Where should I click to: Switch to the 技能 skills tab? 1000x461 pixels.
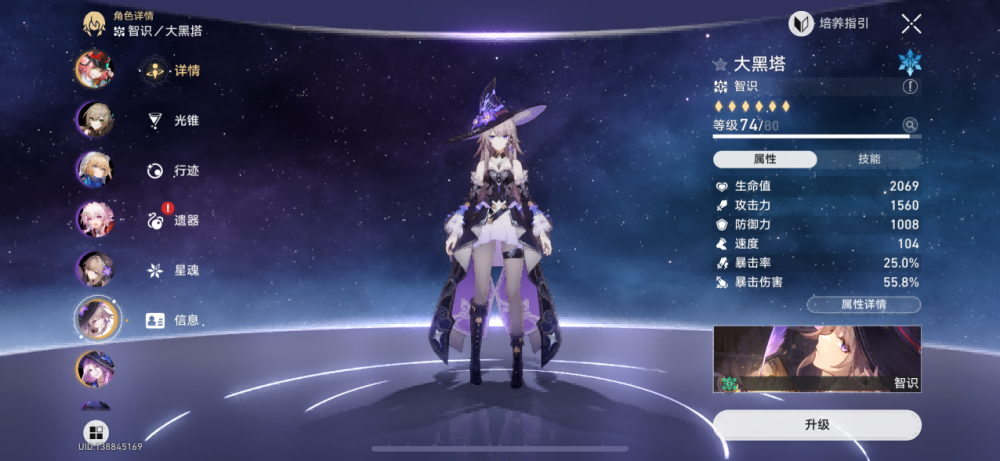coord(869,159)
